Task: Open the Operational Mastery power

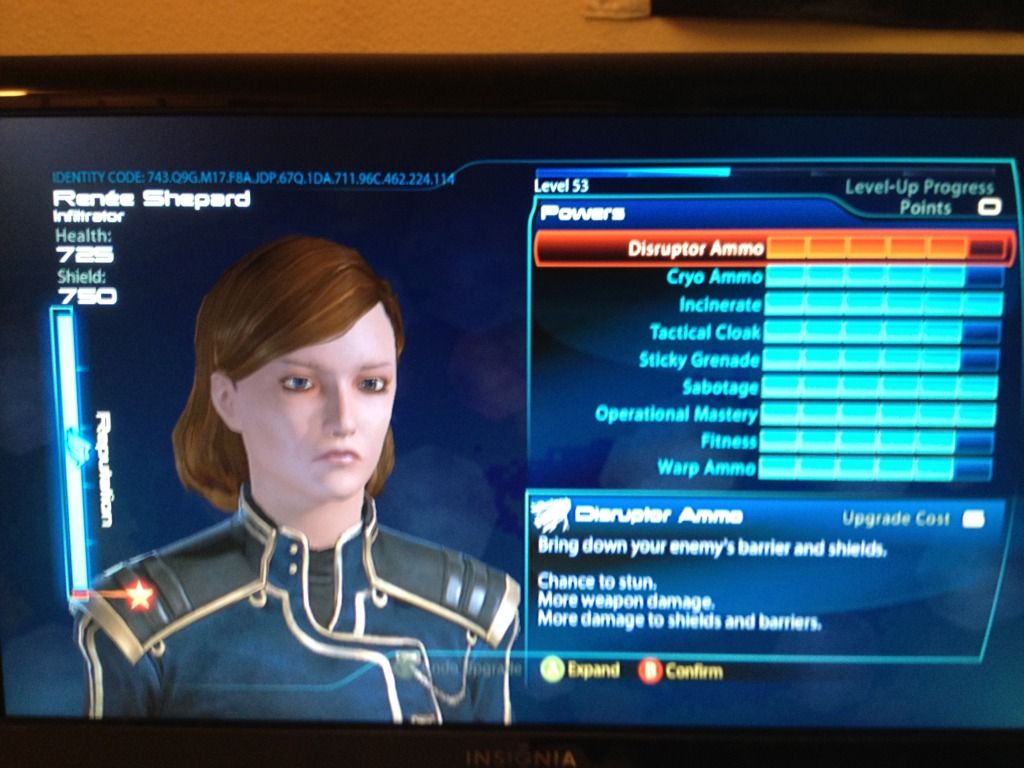Action: tap(677, 414)
